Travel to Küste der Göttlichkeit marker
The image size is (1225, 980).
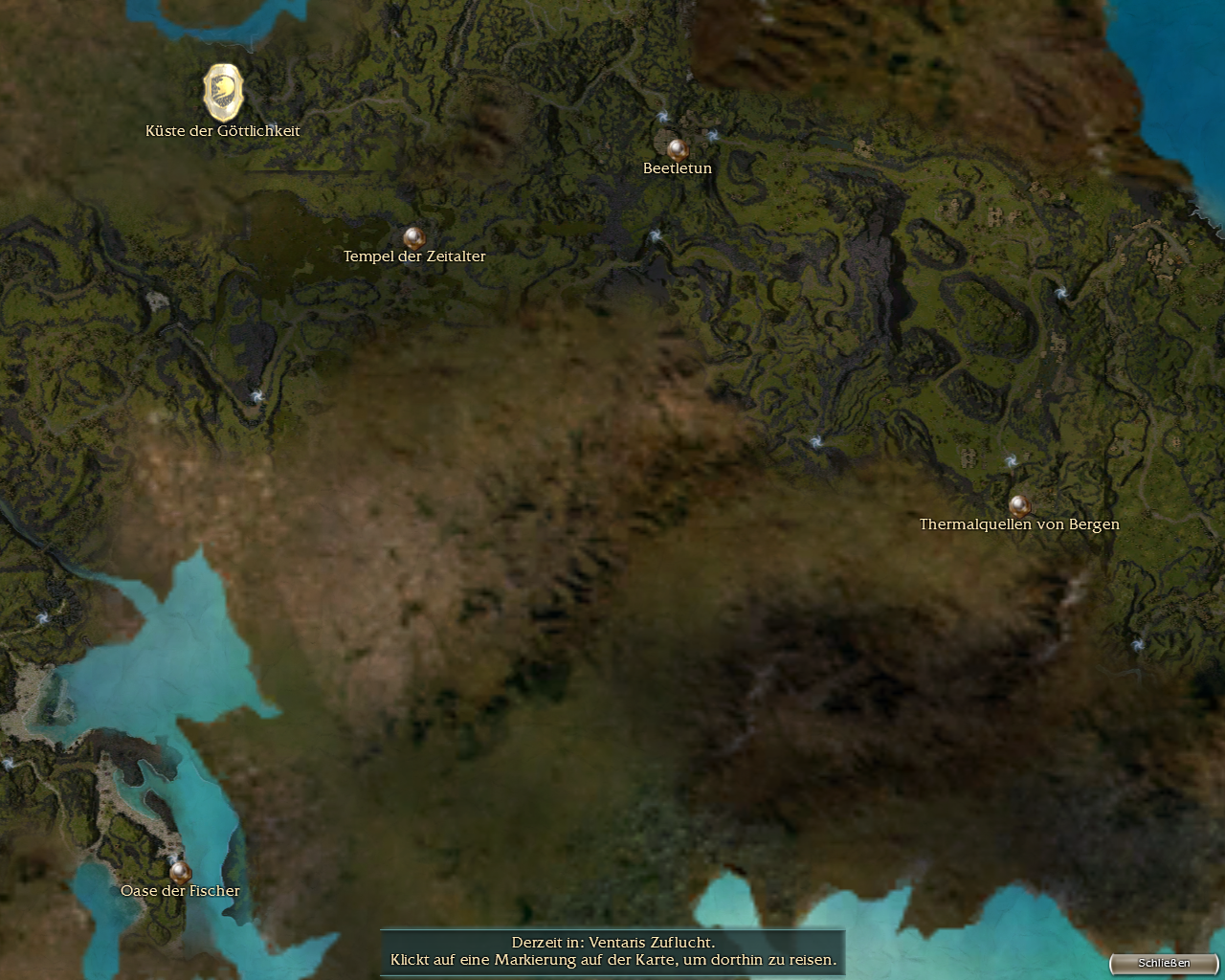(x=223, y=92)
